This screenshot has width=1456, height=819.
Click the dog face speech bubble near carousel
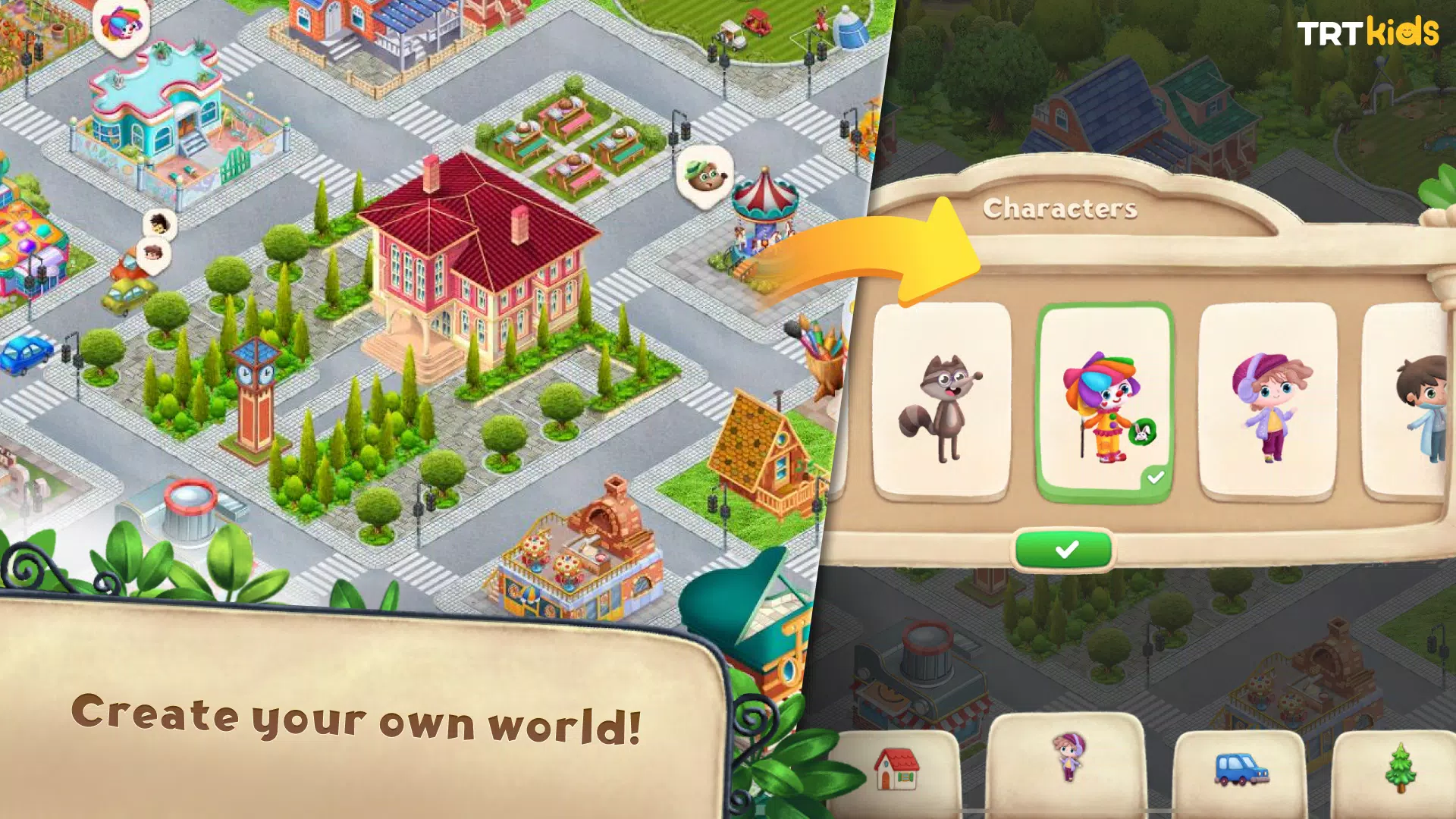tap(705, 176)
